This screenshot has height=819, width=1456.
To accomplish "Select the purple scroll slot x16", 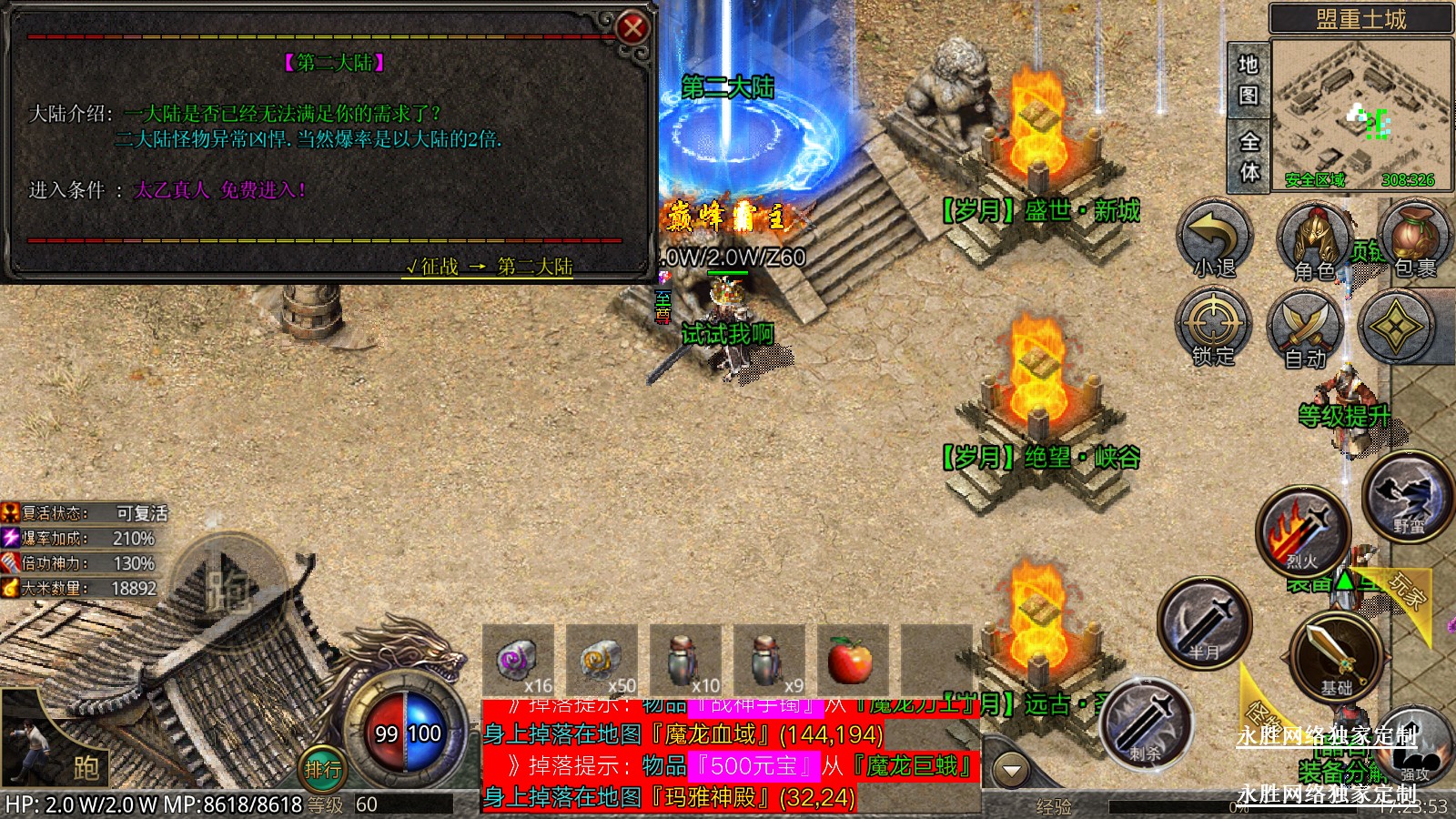I will (x=519, y=659).
